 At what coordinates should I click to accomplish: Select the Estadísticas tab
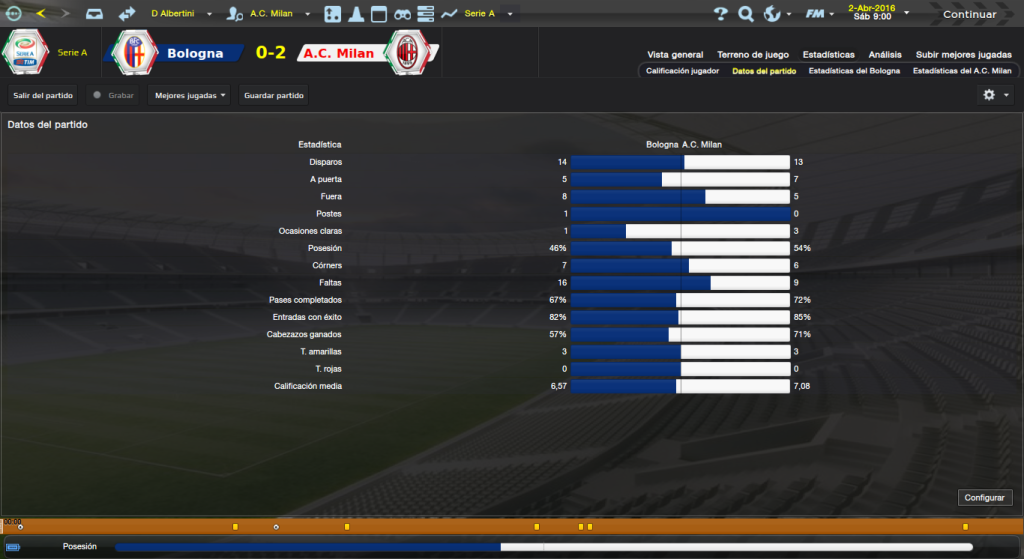tap(828, 55)
